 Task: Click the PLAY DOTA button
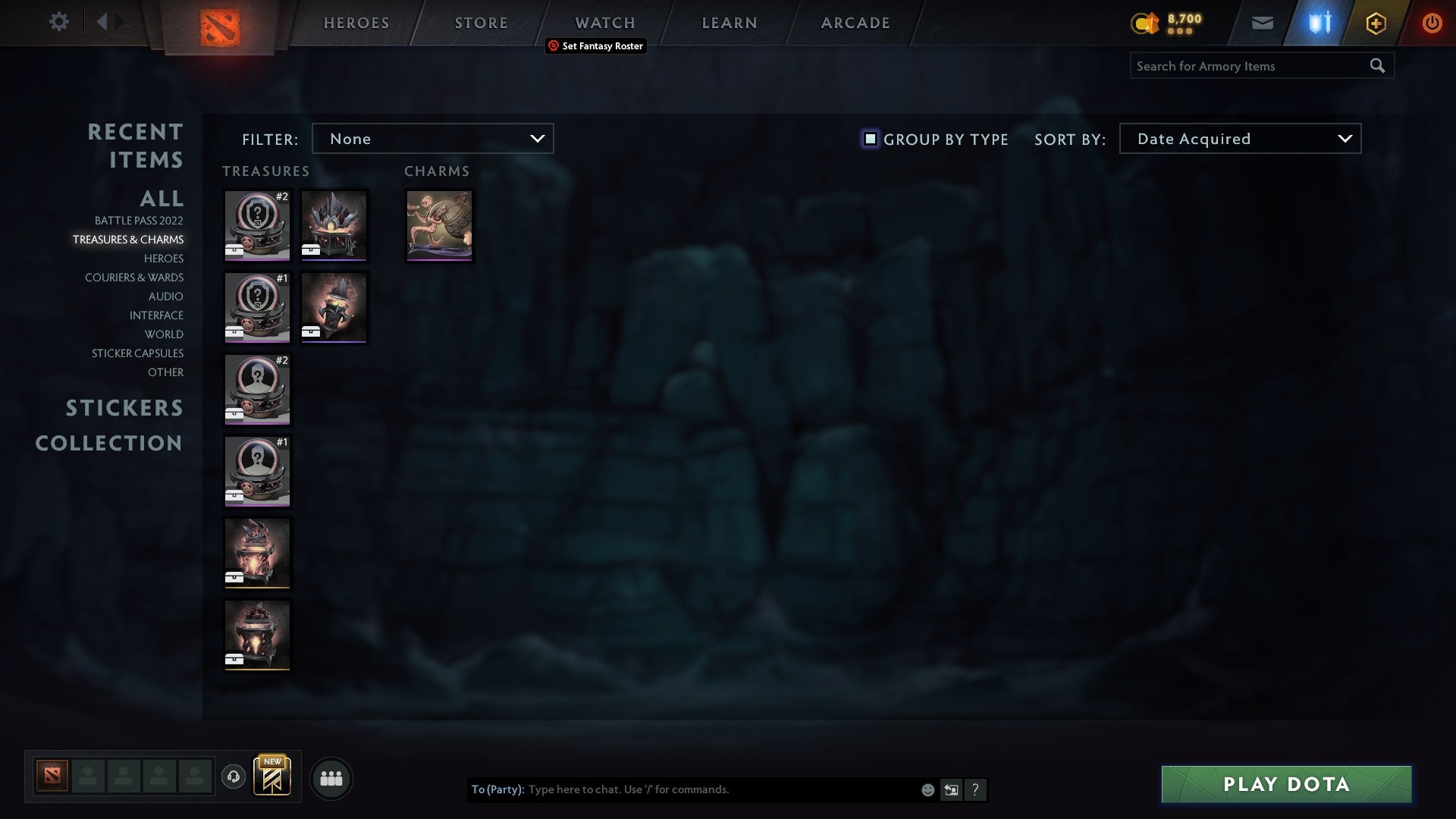[x=1284, y=786]
